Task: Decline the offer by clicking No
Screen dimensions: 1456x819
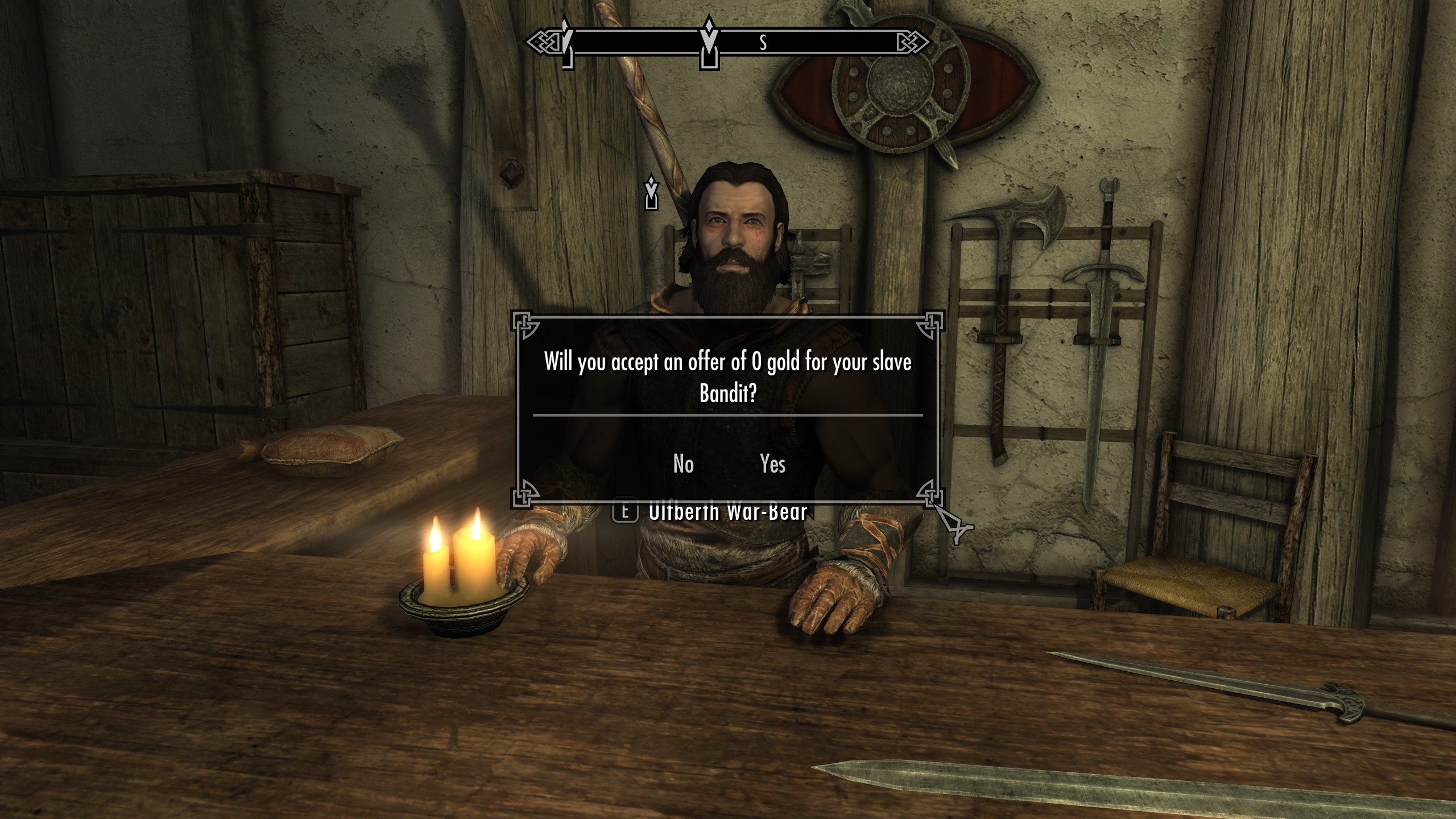Action: click(682, 464)
